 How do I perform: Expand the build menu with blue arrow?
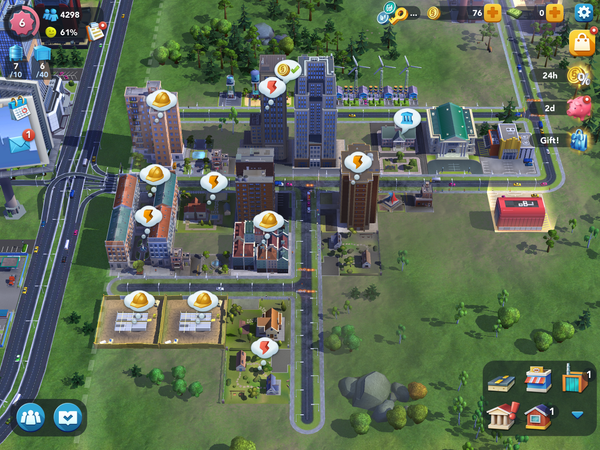pos(577,414)
